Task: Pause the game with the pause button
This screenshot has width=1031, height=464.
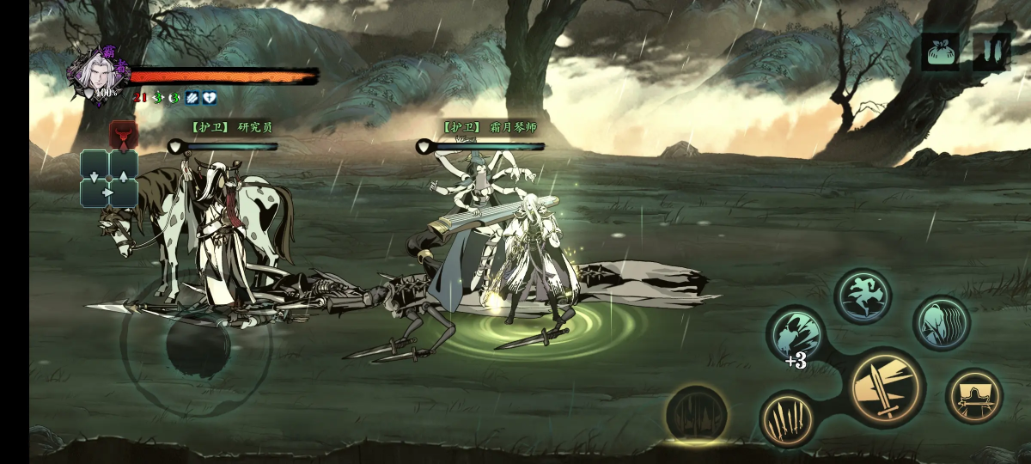Action: [990, 51]
